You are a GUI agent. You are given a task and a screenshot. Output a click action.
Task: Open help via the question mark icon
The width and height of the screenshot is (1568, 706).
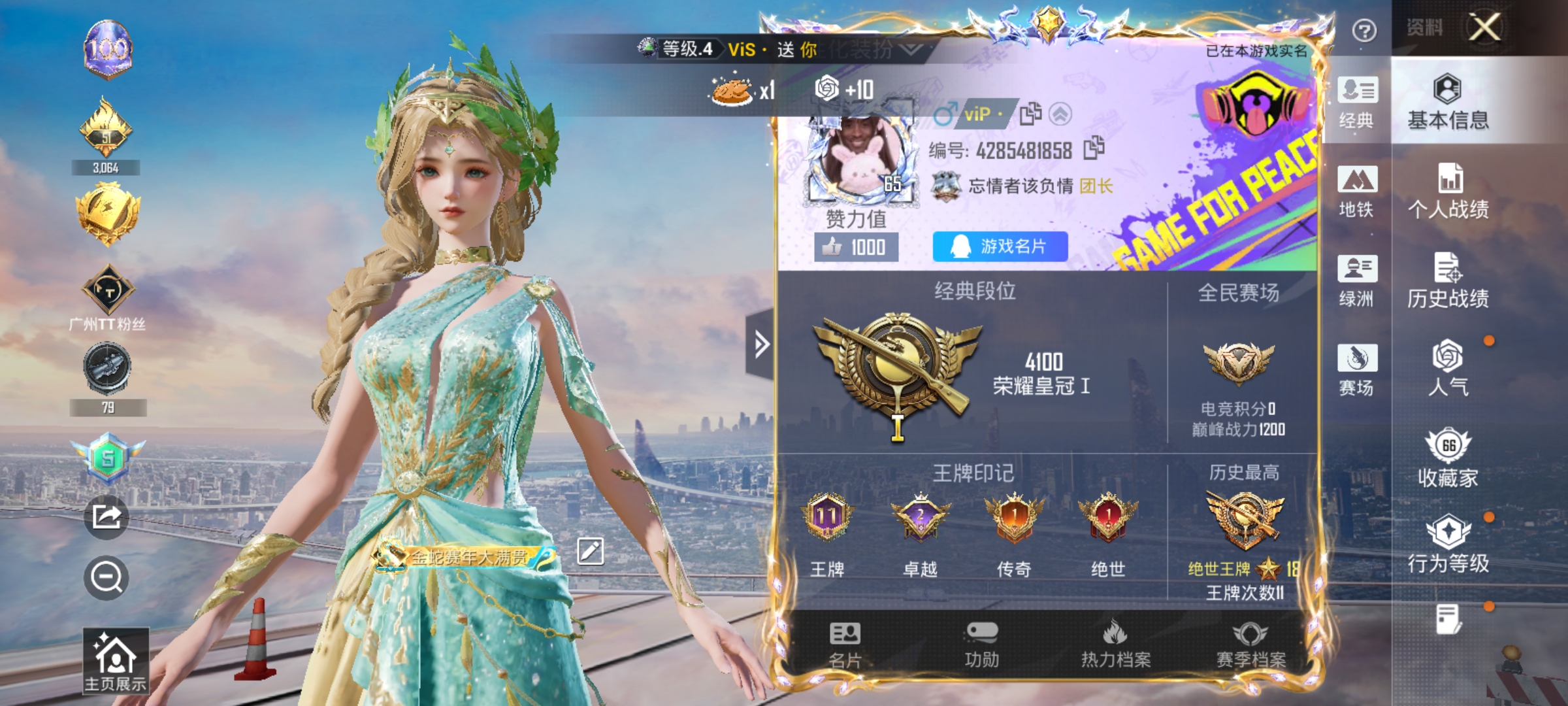[x=1364, y=31]
